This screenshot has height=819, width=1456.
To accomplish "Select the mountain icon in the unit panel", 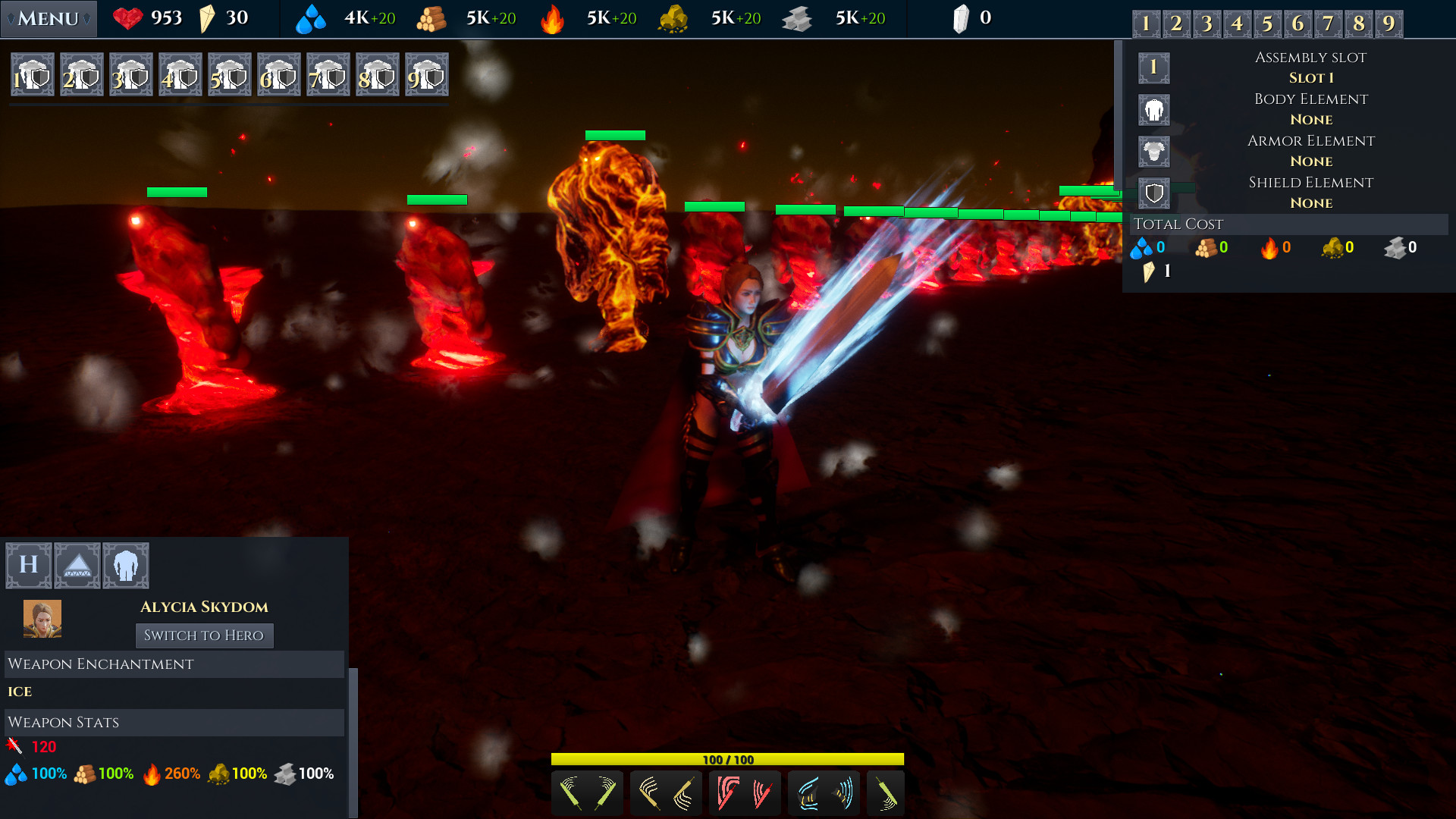I will coord(77,565).
